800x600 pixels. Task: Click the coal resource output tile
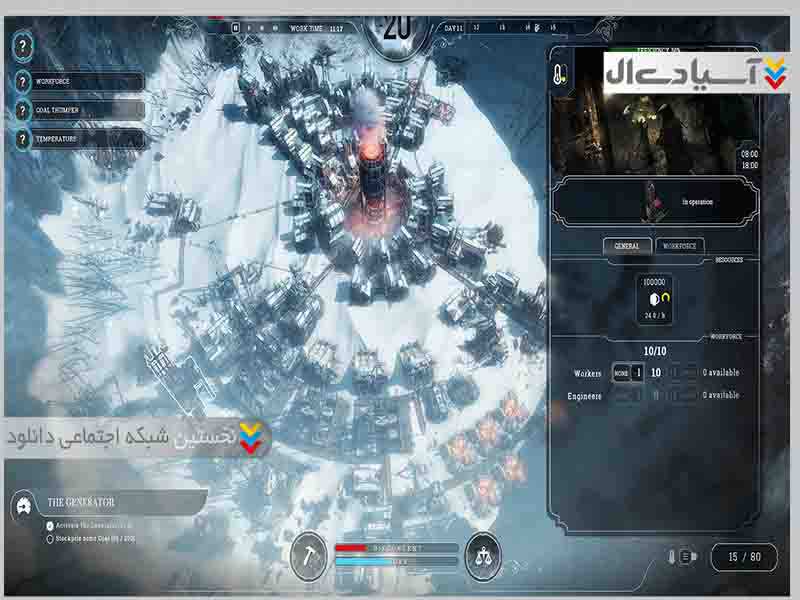click(x=655, y=300)
